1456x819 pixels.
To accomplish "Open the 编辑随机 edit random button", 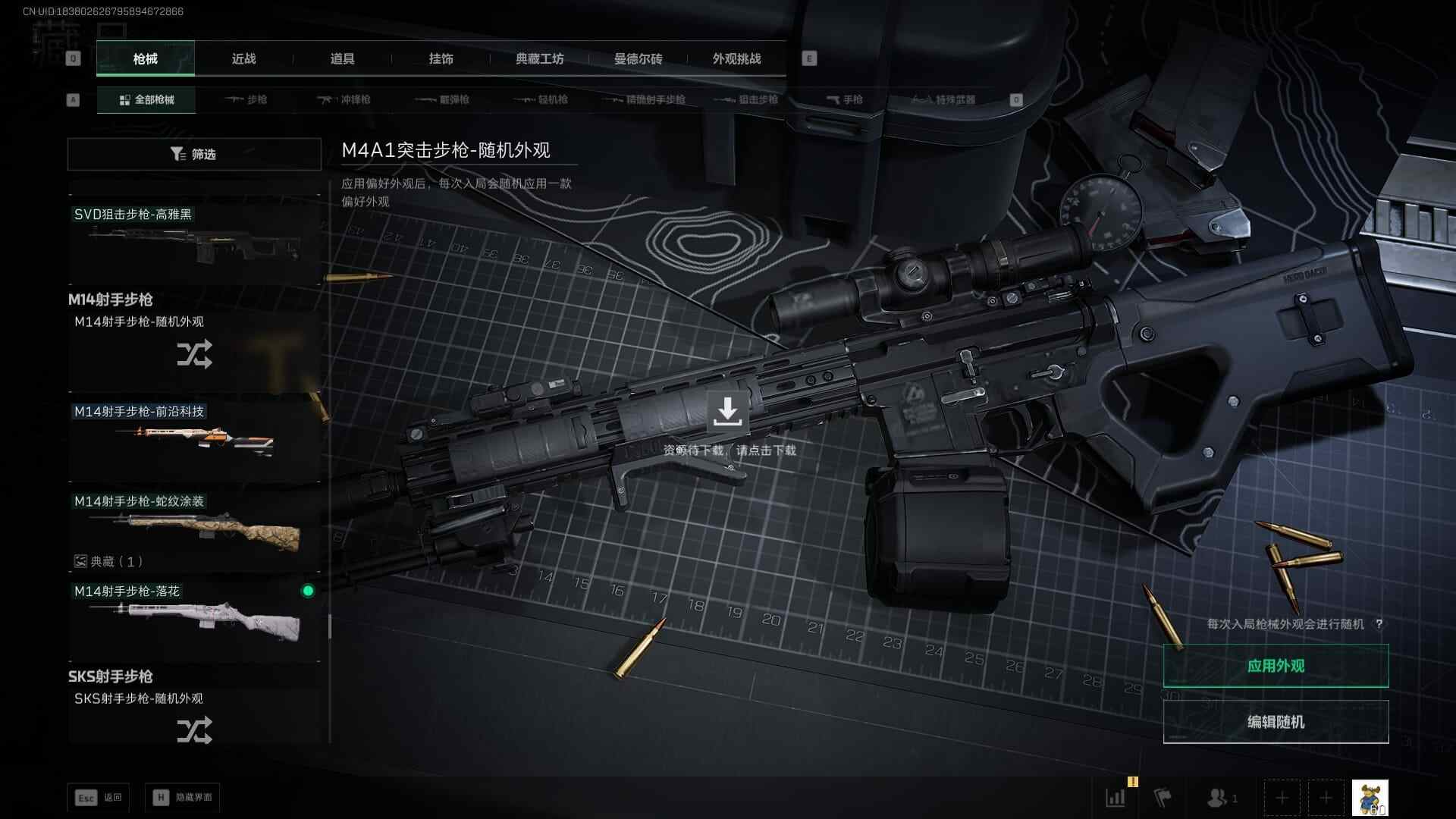I will click(1276, 722).
